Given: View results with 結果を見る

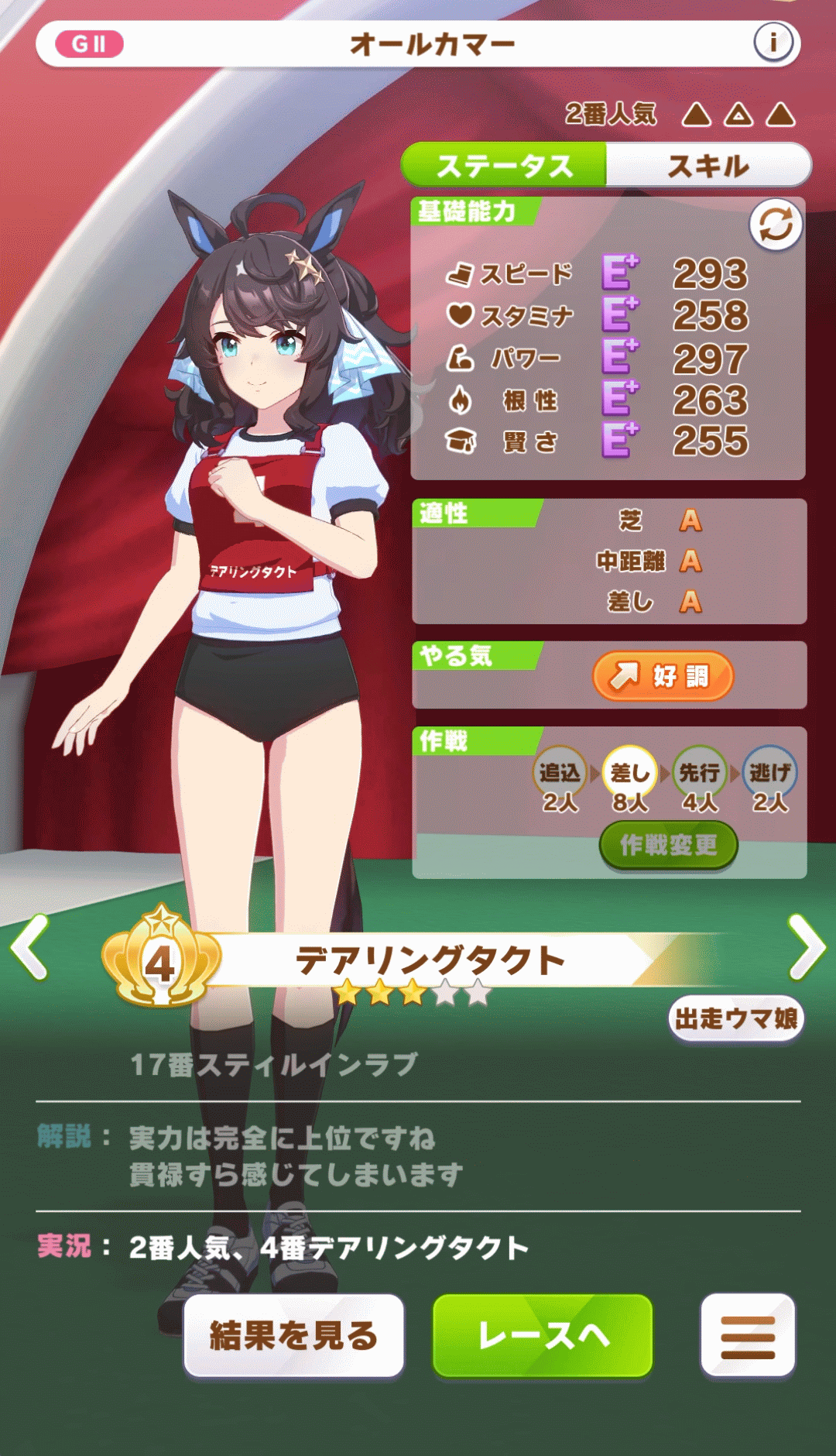Looking at the screenshot, I should coord(294,1336).
